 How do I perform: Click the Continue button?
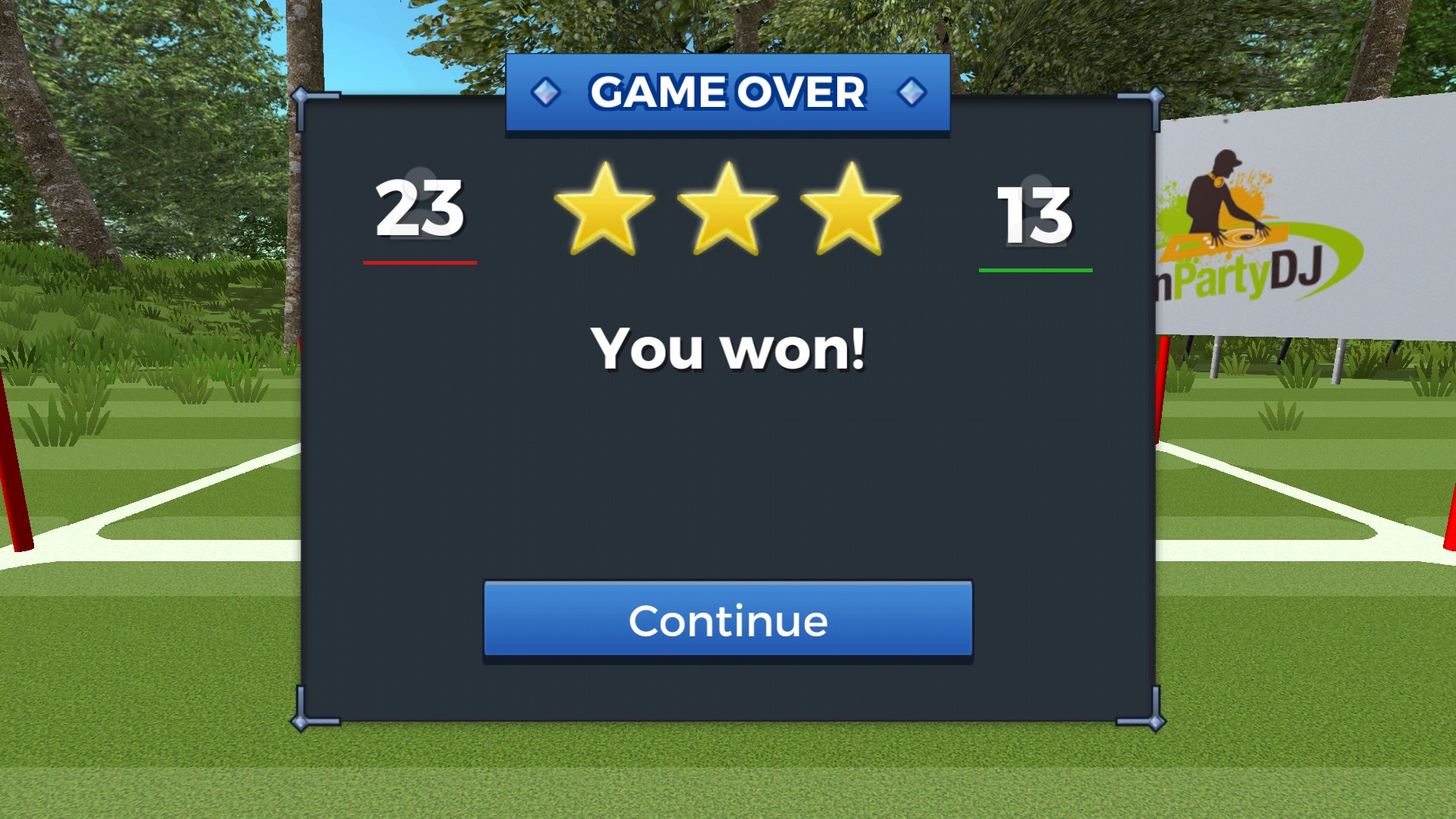click(x=728, y=620)
